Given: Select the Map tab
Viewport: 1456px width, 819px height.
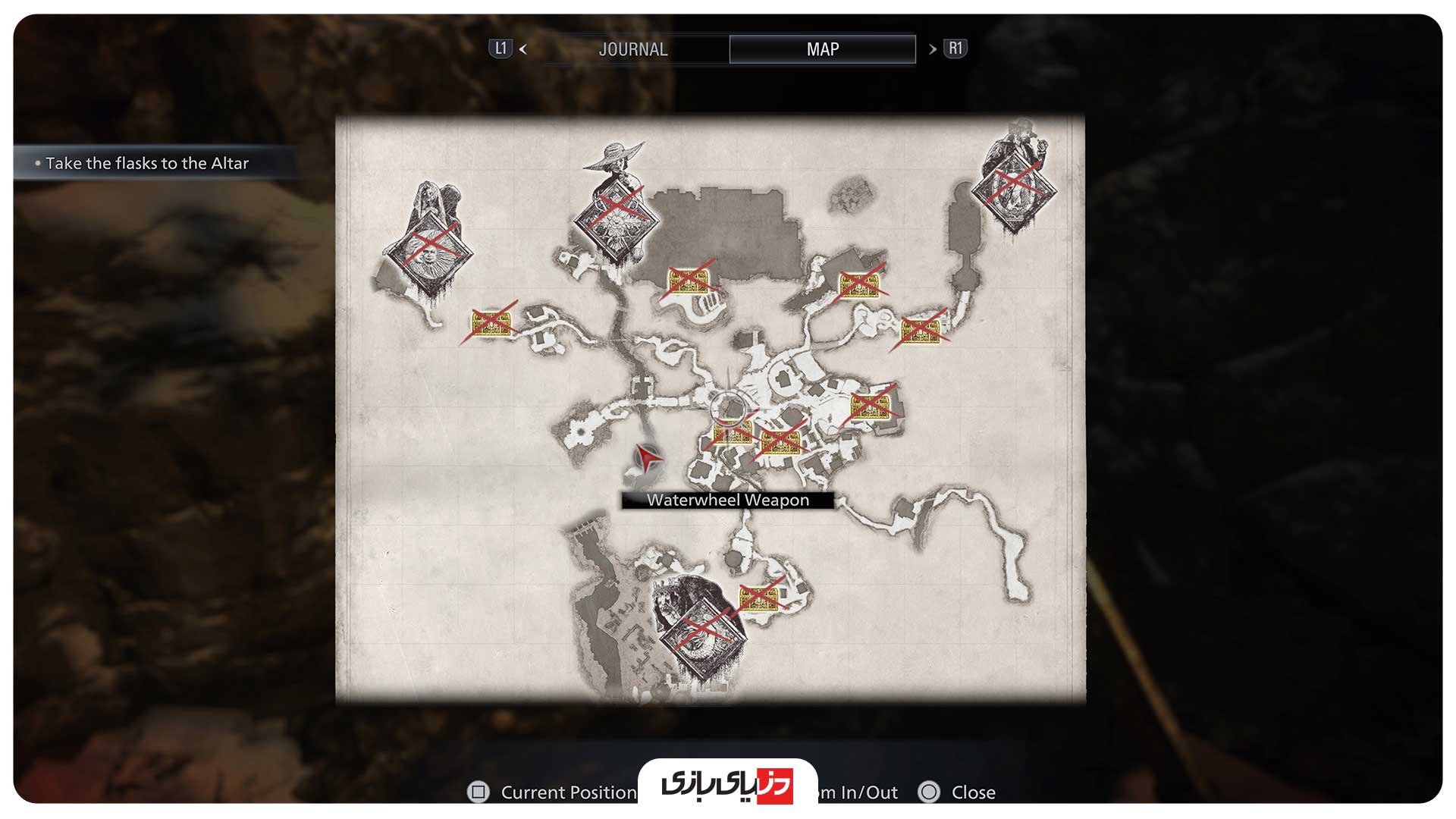Looking at the screenshot, I should point(822,49).
